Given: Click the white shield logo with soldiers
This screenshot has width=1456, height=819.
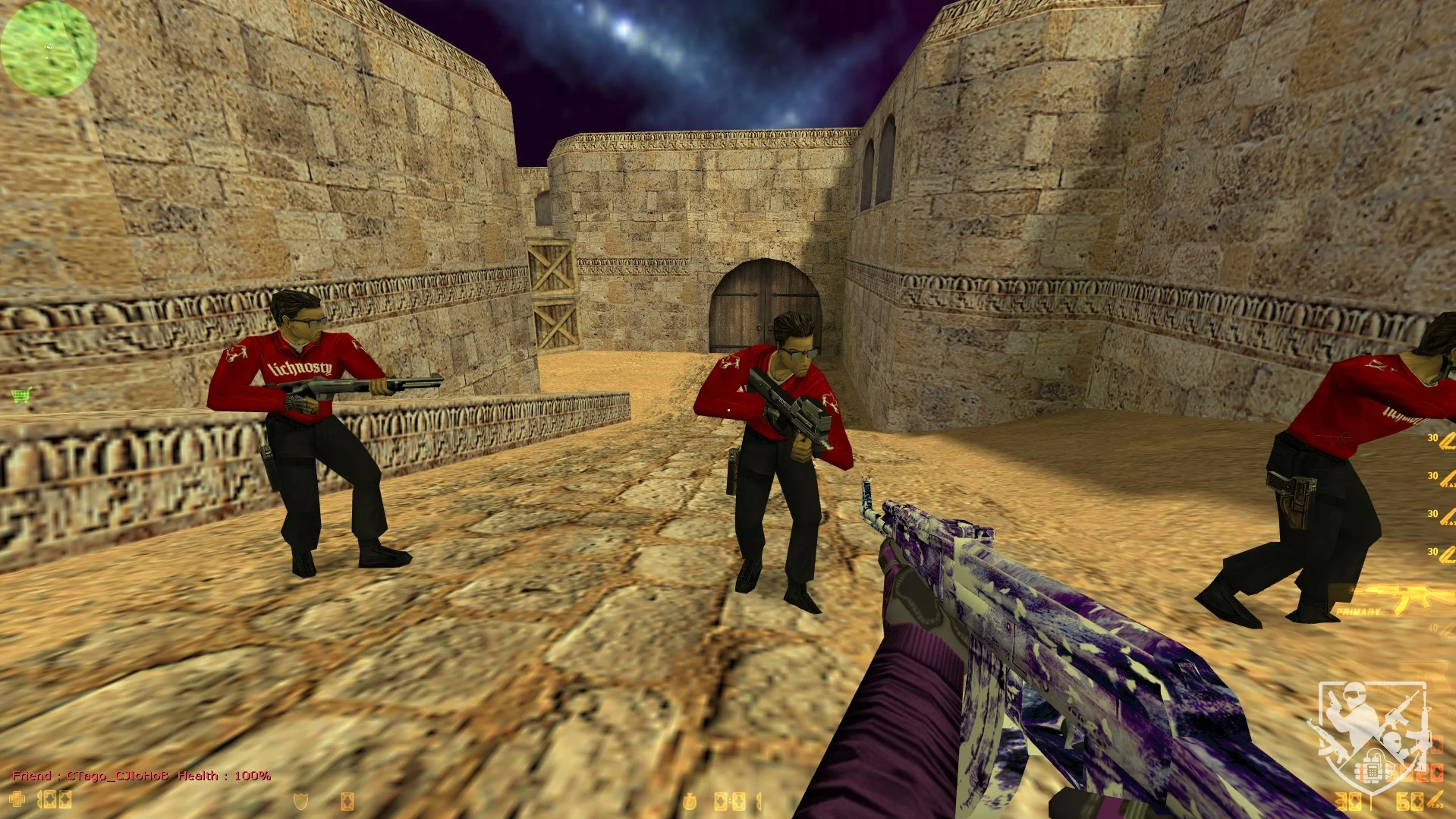Looking at the screenshot, I should coord(1373,732).
